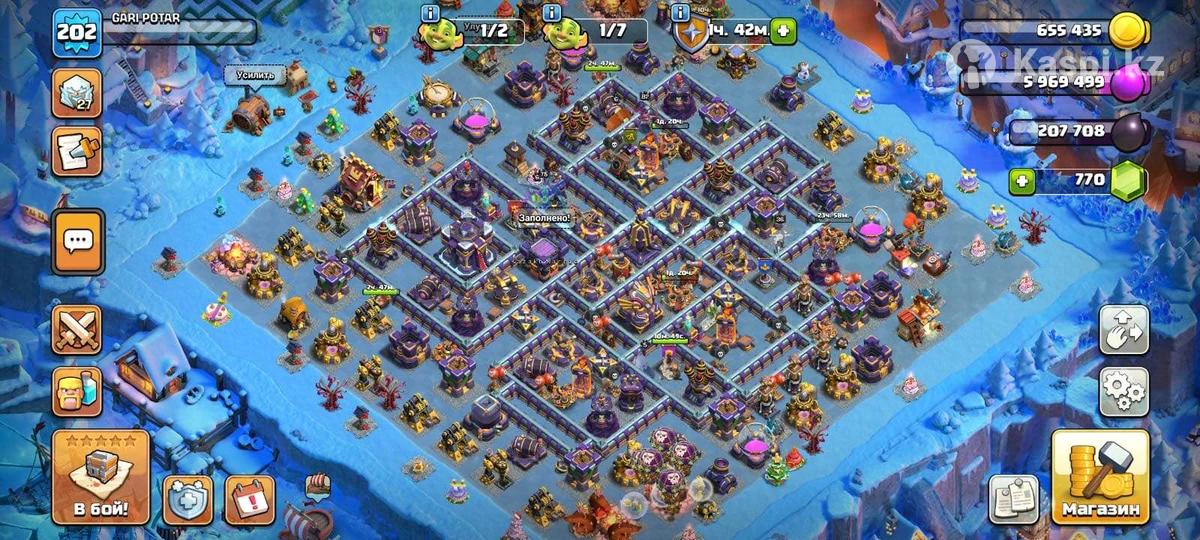
Task: Open the calendar events button
Action: (249, 498)
